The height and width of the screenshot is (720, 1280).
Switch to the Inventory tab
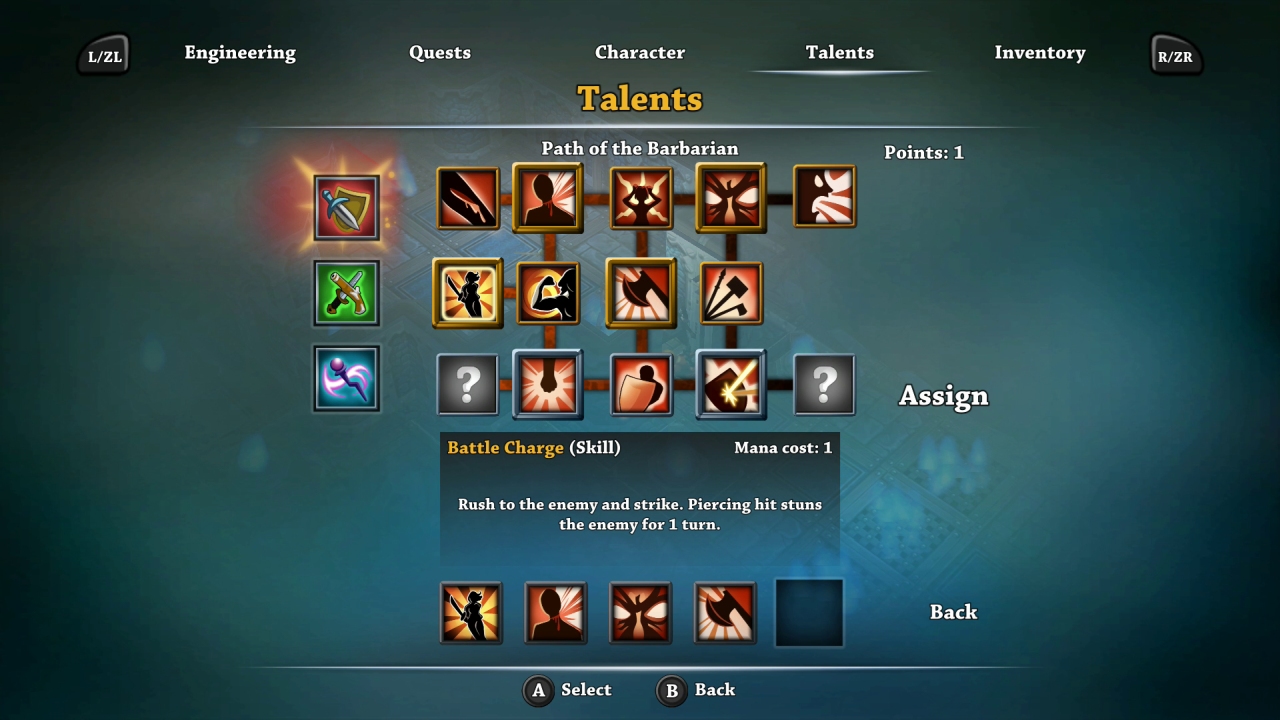coord(1040,52)
